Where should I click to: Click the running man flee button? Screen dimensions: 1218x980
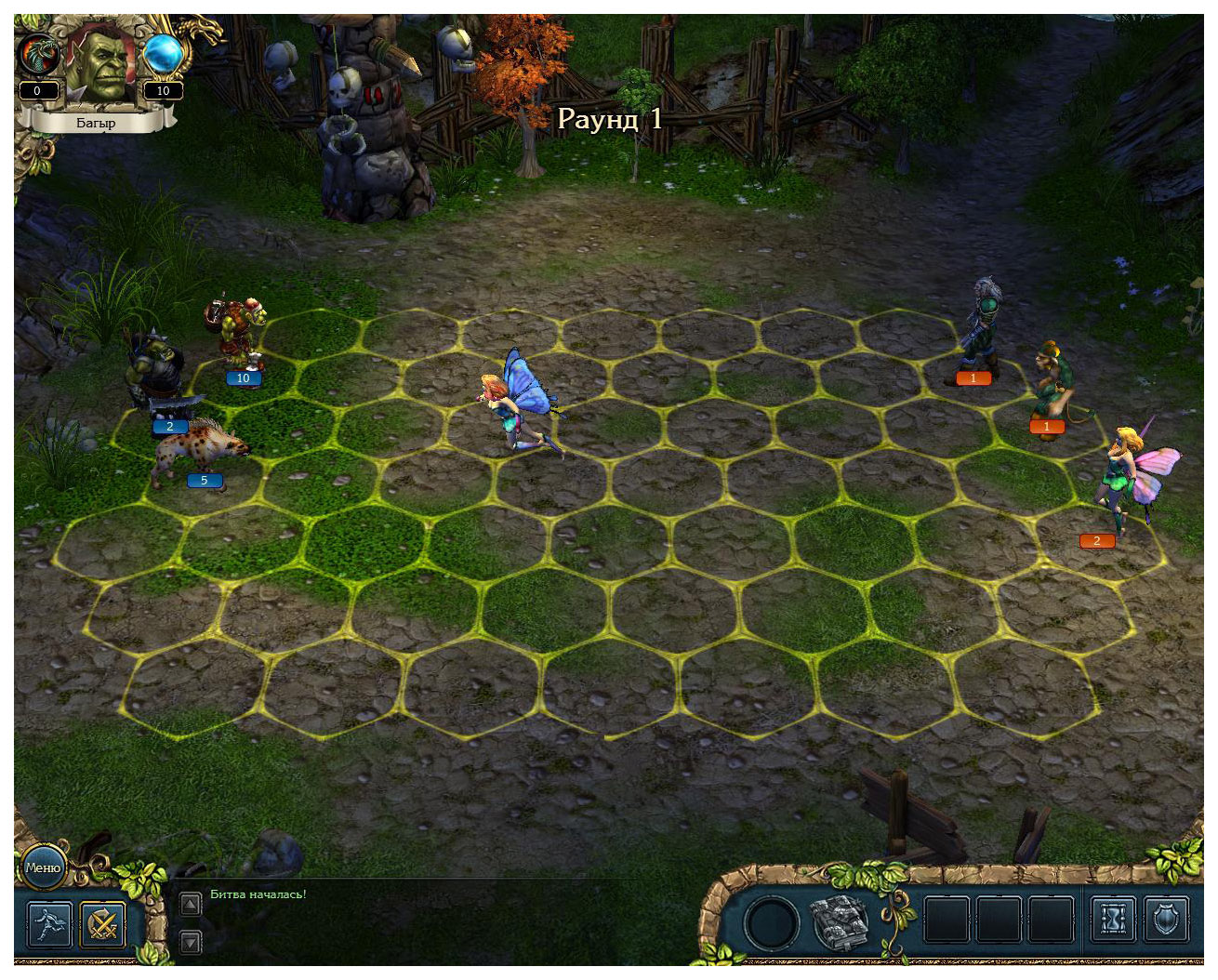[49, 923]
